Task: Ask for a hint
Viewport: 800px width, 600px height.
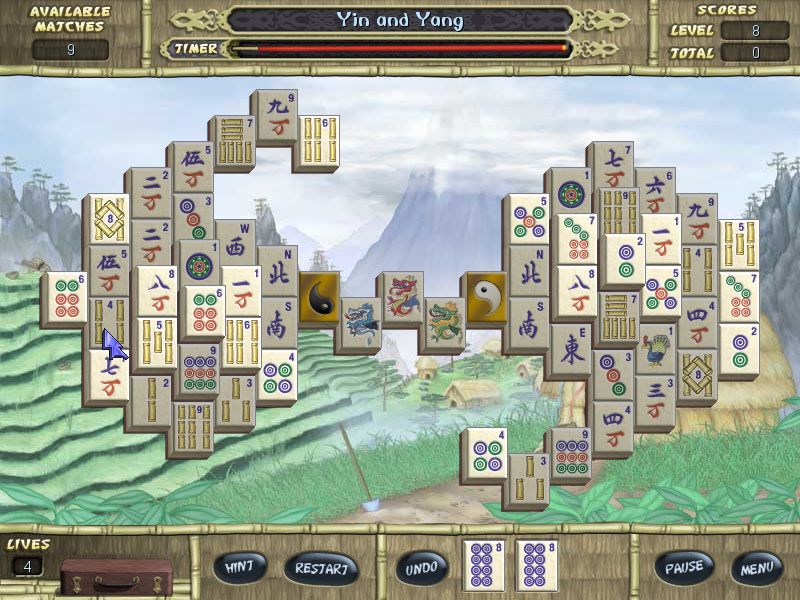Action: click(x=240, y=568)
